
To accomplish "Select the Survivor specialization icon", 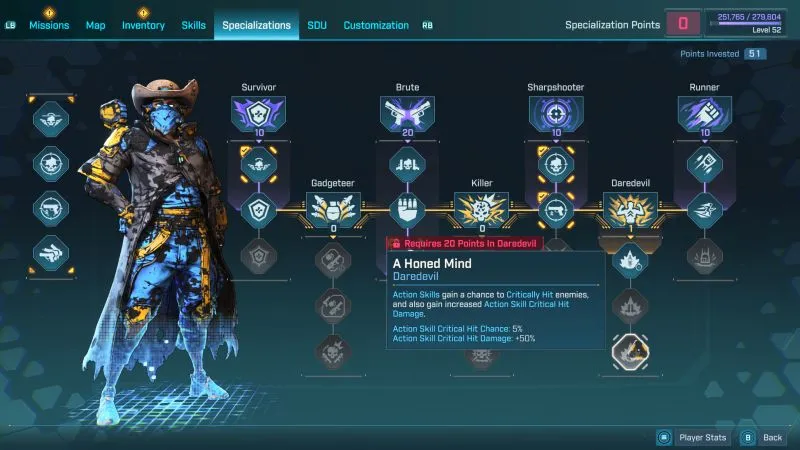I will 259,115.
